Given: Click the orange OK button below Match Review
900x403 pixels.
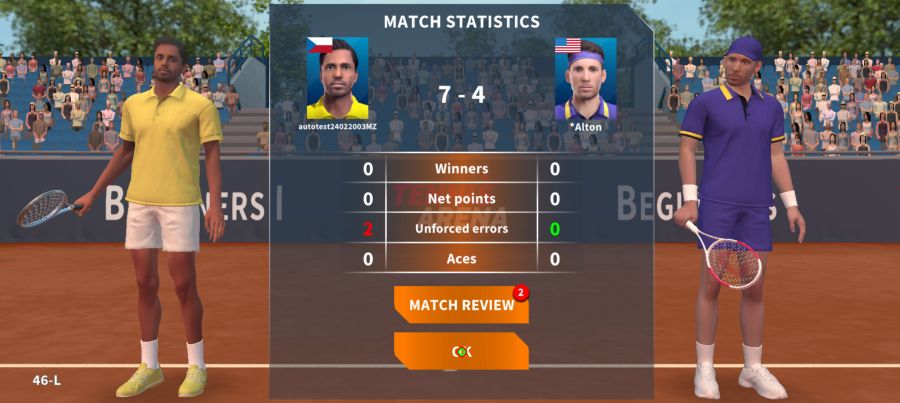Looking at the screenshot, I should (461, 351).
